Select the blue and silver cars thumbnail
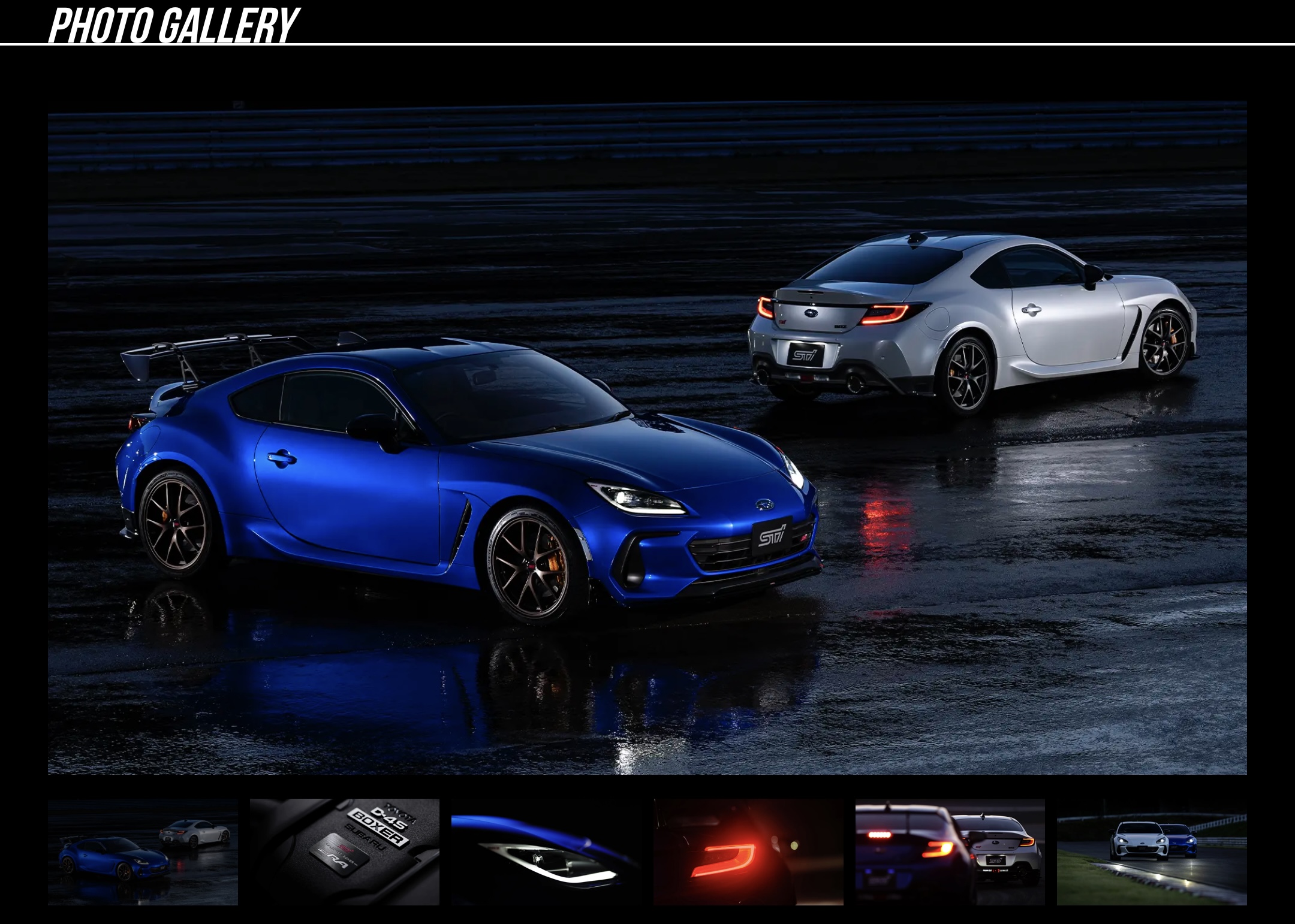Viewport: 1295px width, 924px height. tap(143, 851)
